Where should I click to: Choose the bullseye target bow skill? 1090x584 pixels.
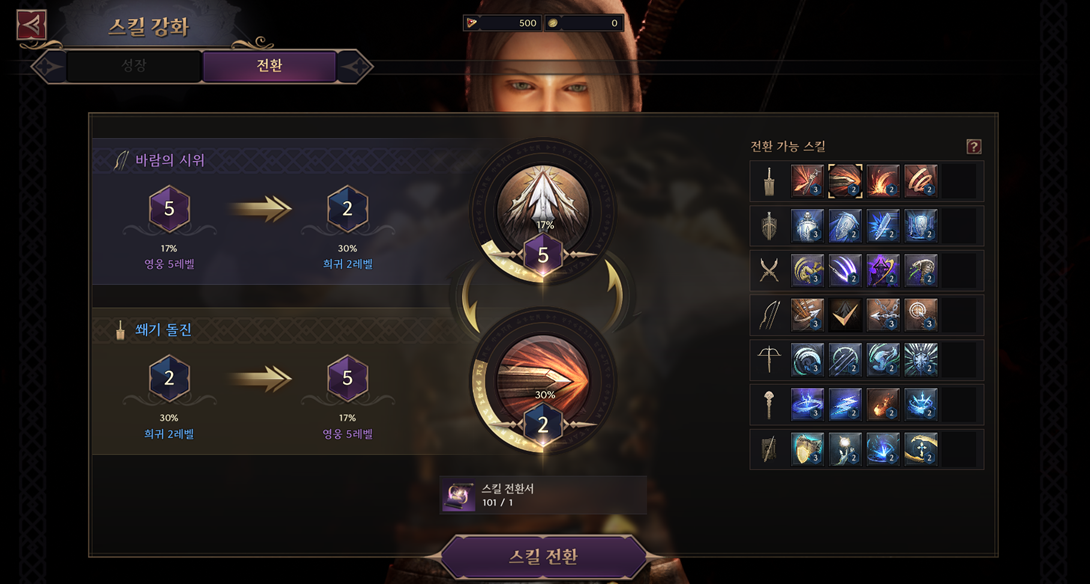click(921, 315)
